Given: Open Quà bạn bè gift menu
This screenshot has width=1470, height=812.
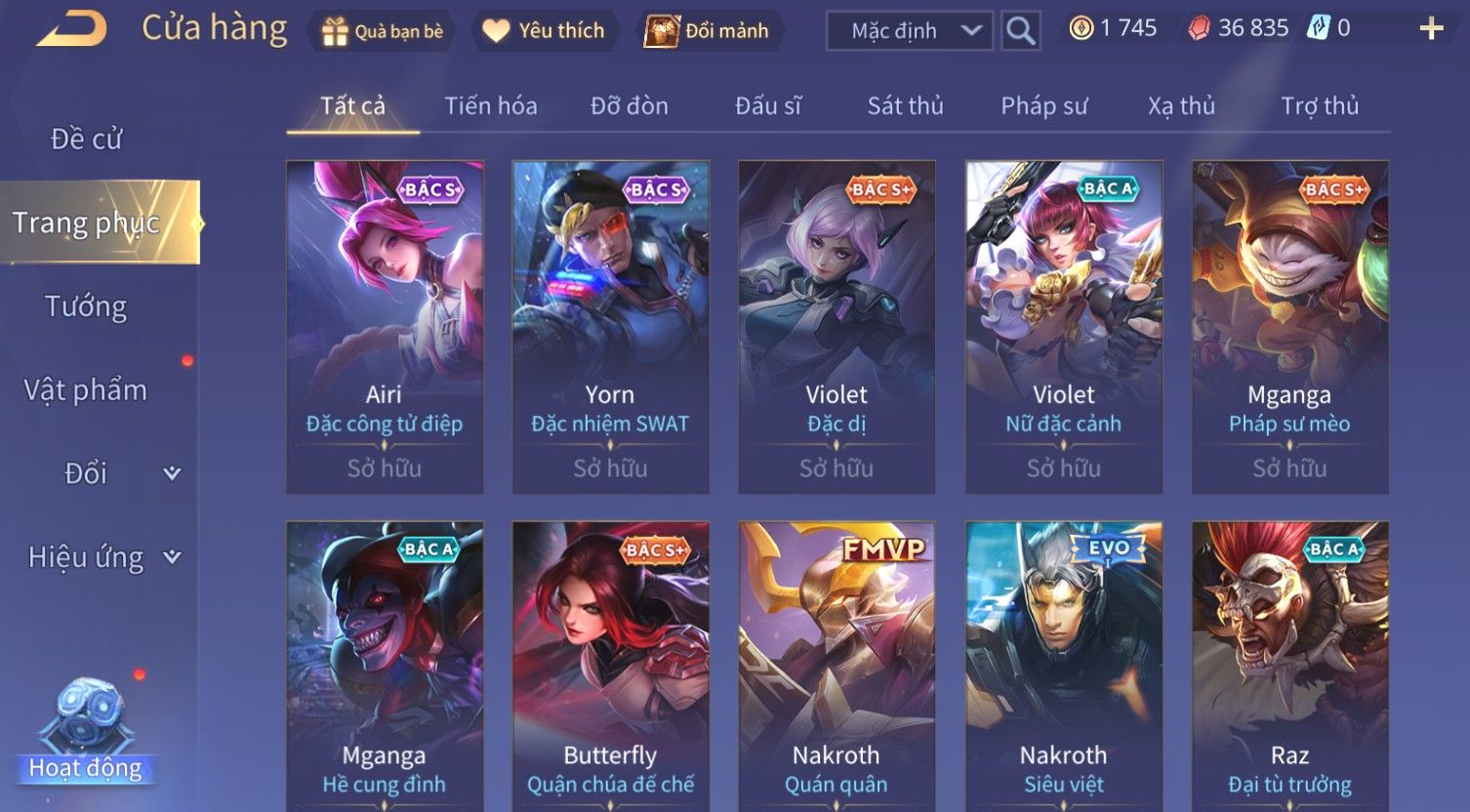Looking at the screenshot, I should pyautogui.click(x=382, y=31).
